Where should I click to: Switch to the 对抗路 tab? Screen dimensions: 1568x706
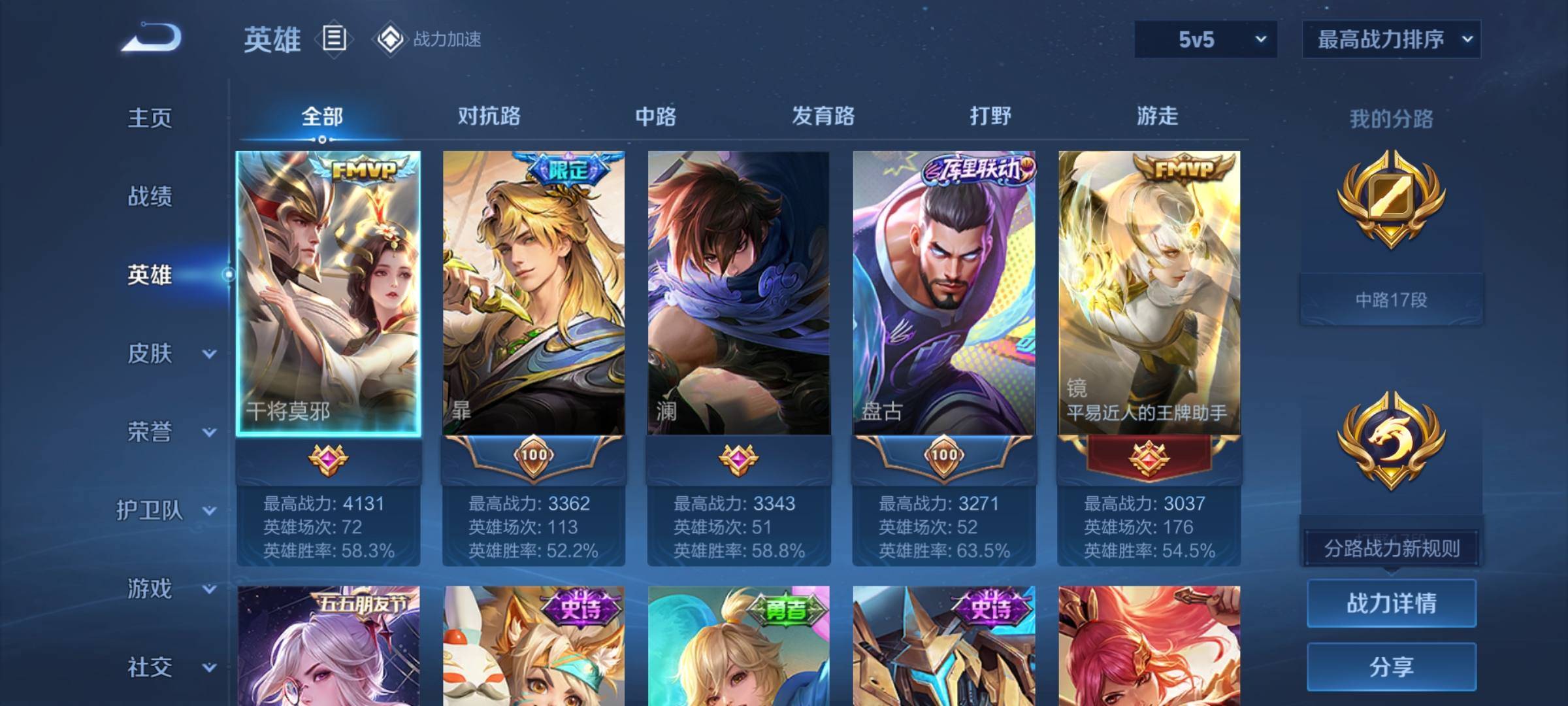(489, 116)
